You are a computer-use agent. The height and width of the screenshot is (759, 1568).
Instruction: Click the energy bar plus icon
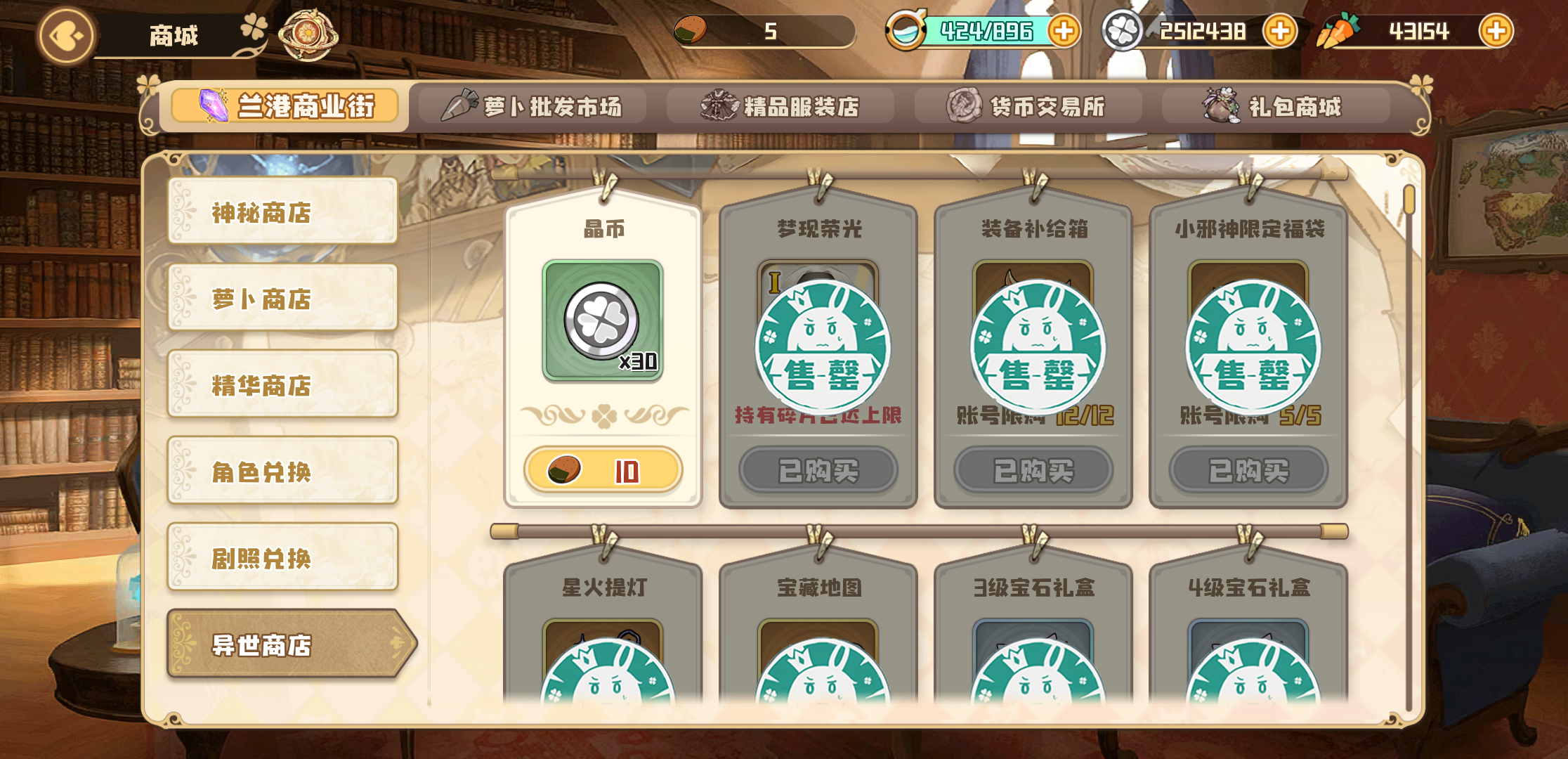[1065, 31]
